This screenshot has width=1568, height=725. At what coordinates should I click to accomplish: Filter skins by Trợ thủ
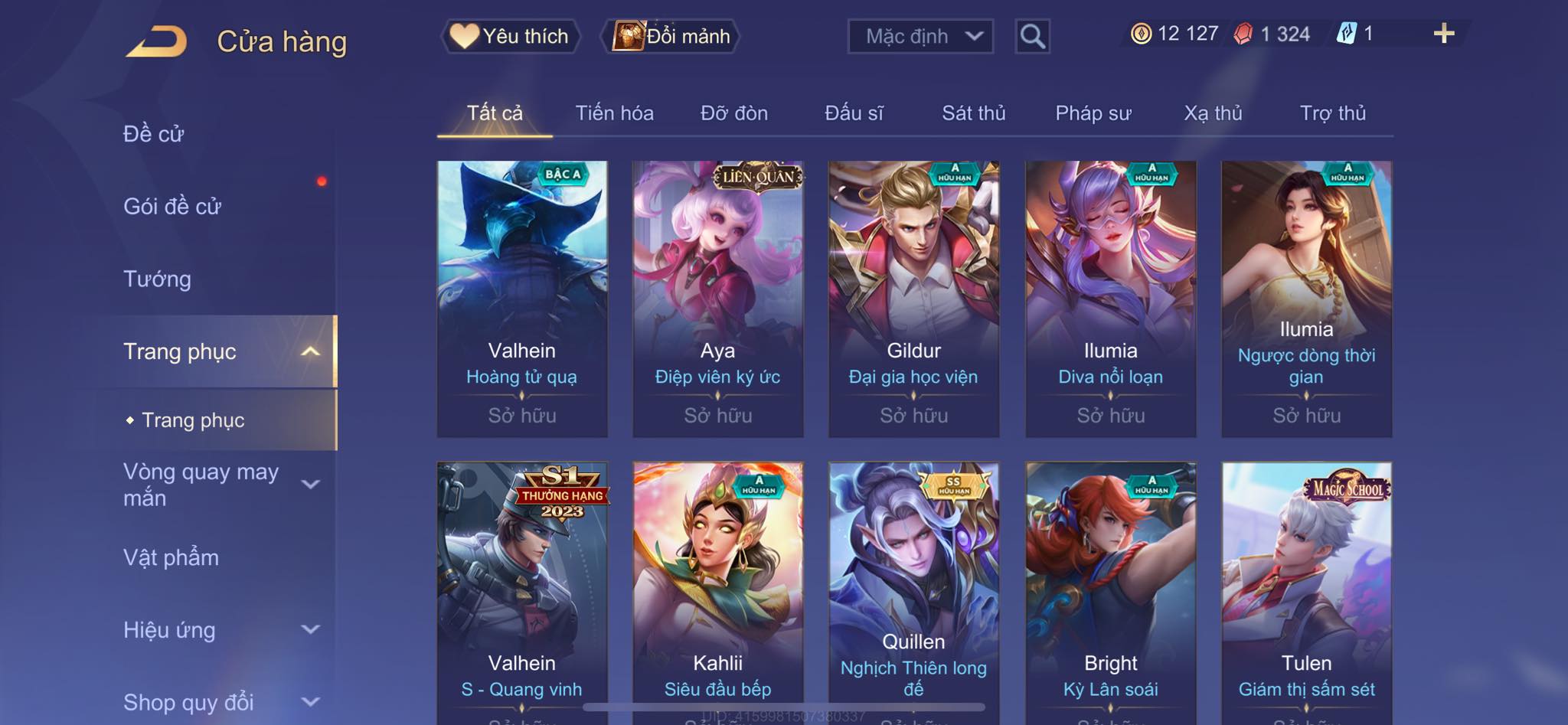1332,113
